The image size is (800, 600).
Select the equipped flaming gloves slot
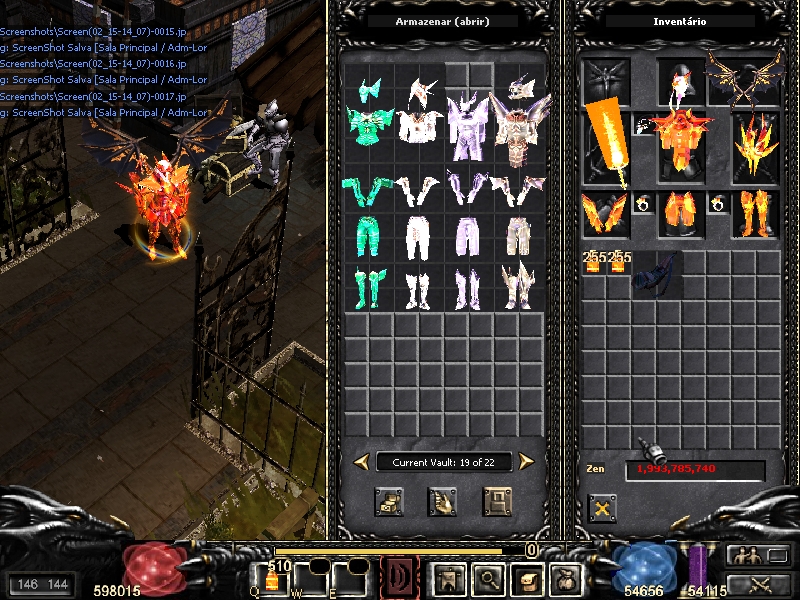point(606,213)
